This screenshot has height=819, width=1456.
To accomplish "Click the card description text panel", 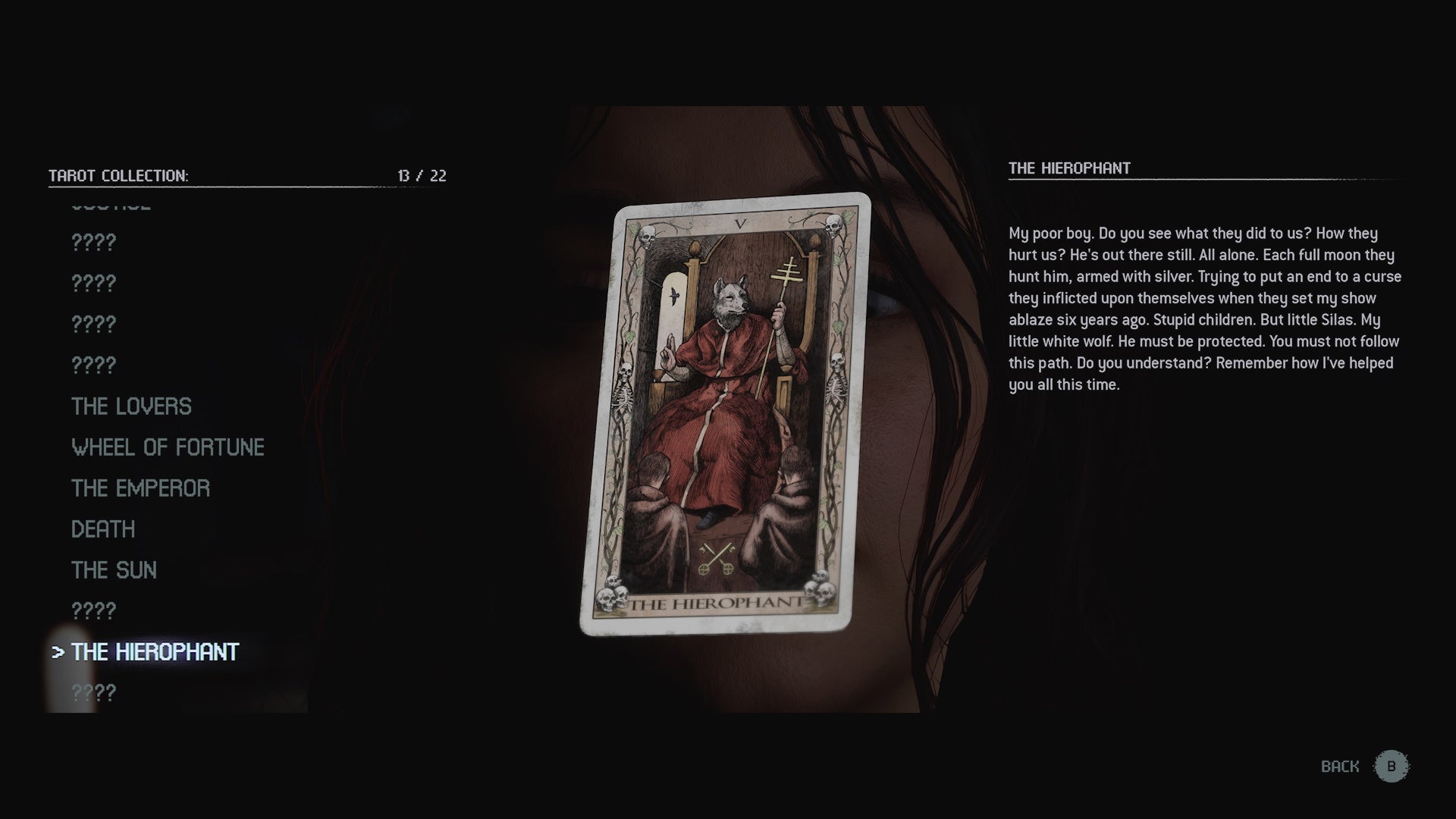I will point(1204,303).
